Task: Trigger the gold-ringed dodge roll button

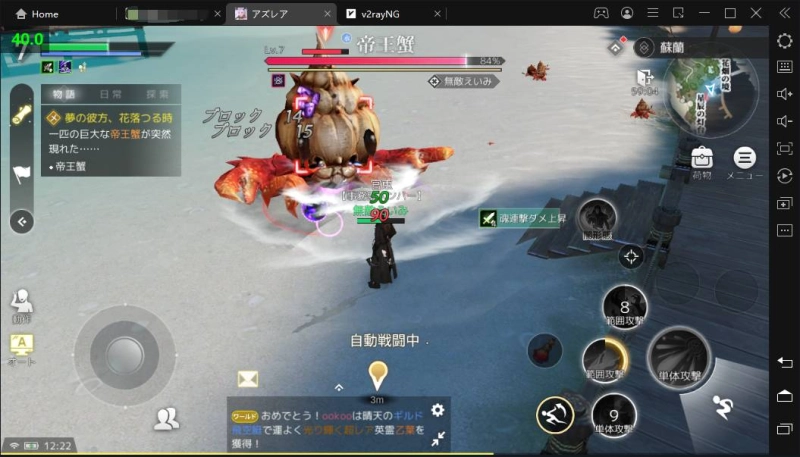Action: [554, 414]
